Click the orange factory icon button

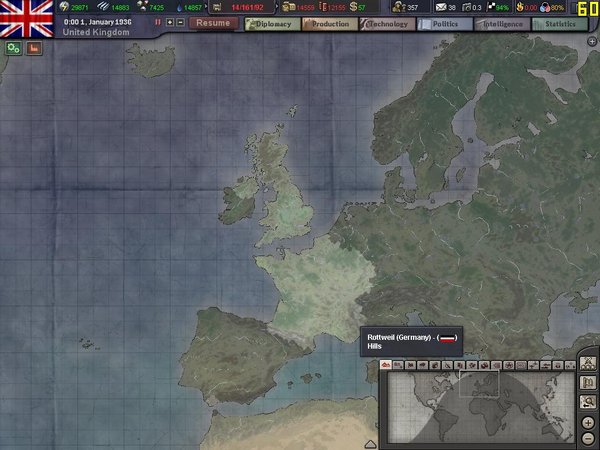pyautogui.click(x=34, y=47)
